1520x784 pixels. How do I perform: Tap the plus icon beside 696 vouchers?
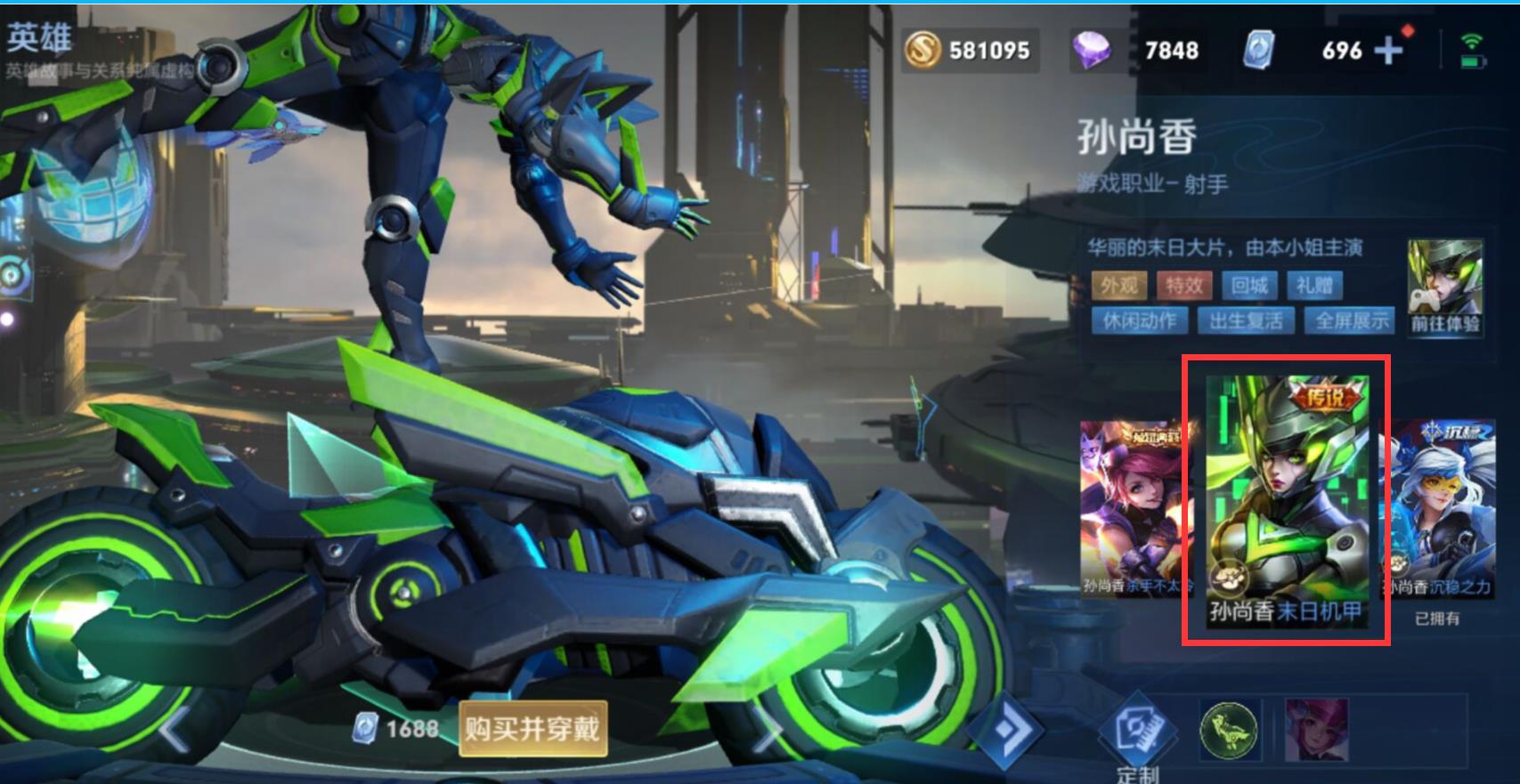[1389, 51]
